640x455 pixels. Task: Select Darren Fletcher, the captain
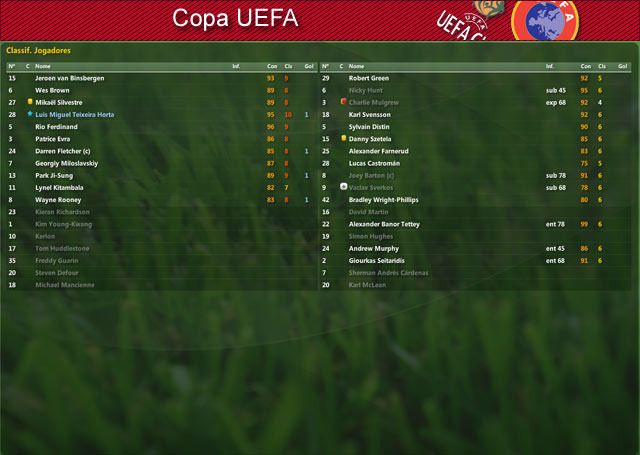pos(62,151)
